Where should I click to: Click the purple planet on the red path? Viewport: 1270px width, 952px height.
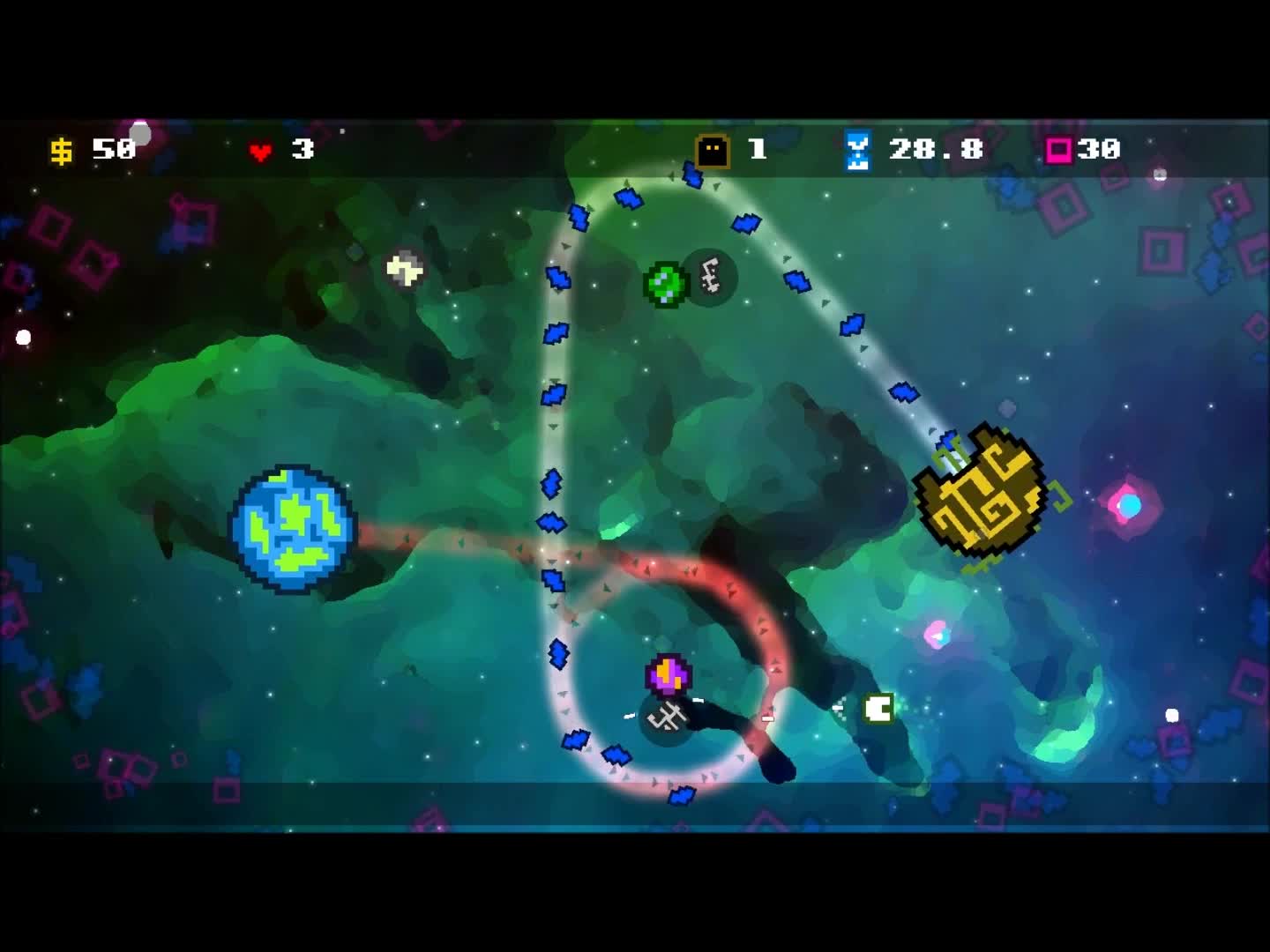(669, 674)
